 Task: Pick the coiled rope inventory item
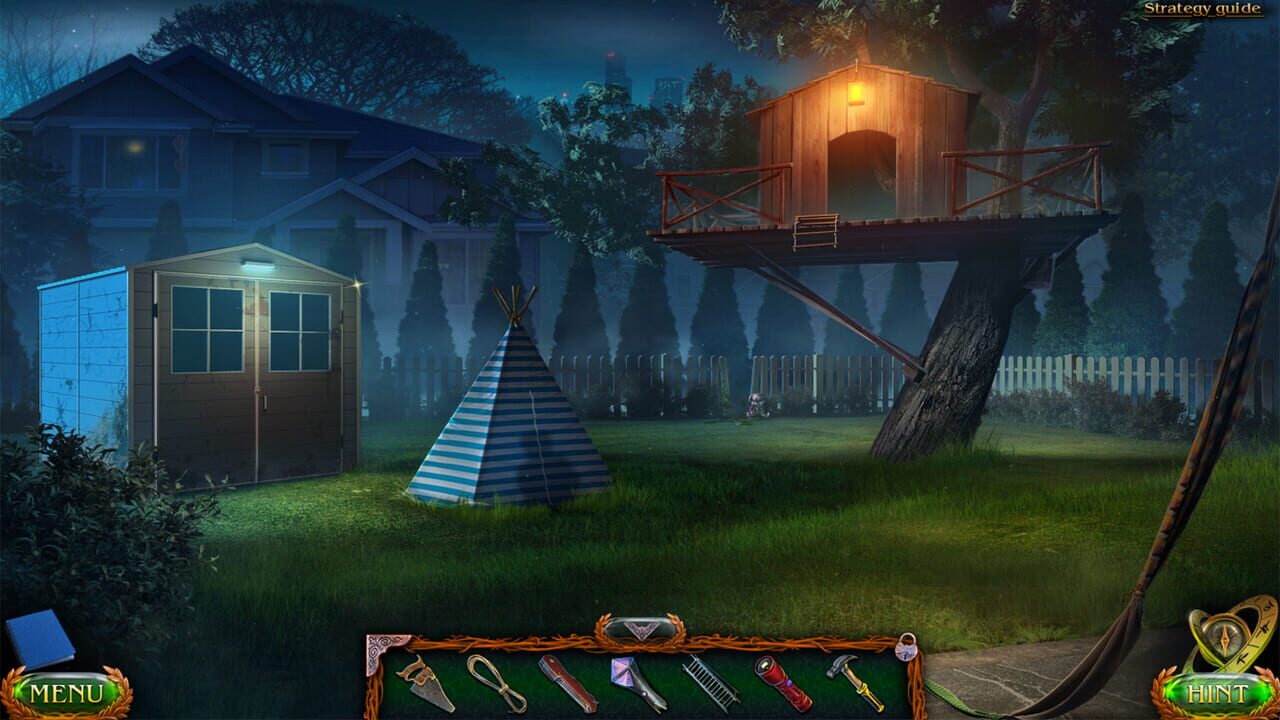[x=495, y=685]
